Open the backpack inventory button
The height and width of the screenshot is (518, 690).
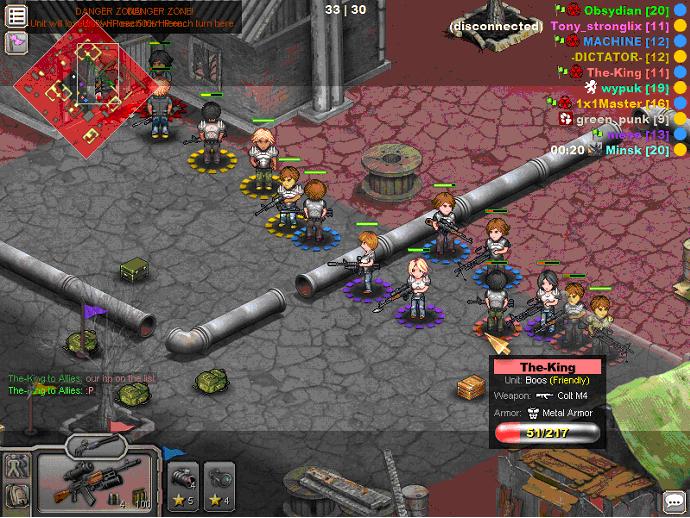click(15, 495)
